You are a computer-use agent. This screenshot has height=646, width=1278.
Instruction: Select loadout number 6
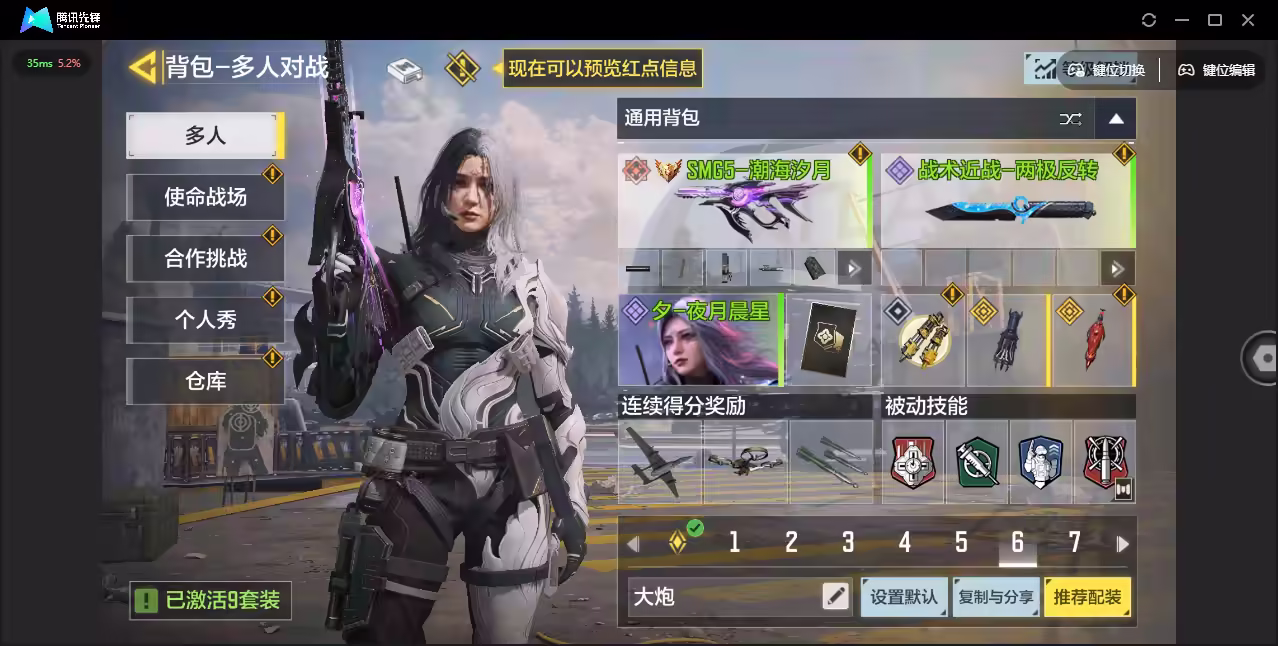click(x=1017, y=543)
